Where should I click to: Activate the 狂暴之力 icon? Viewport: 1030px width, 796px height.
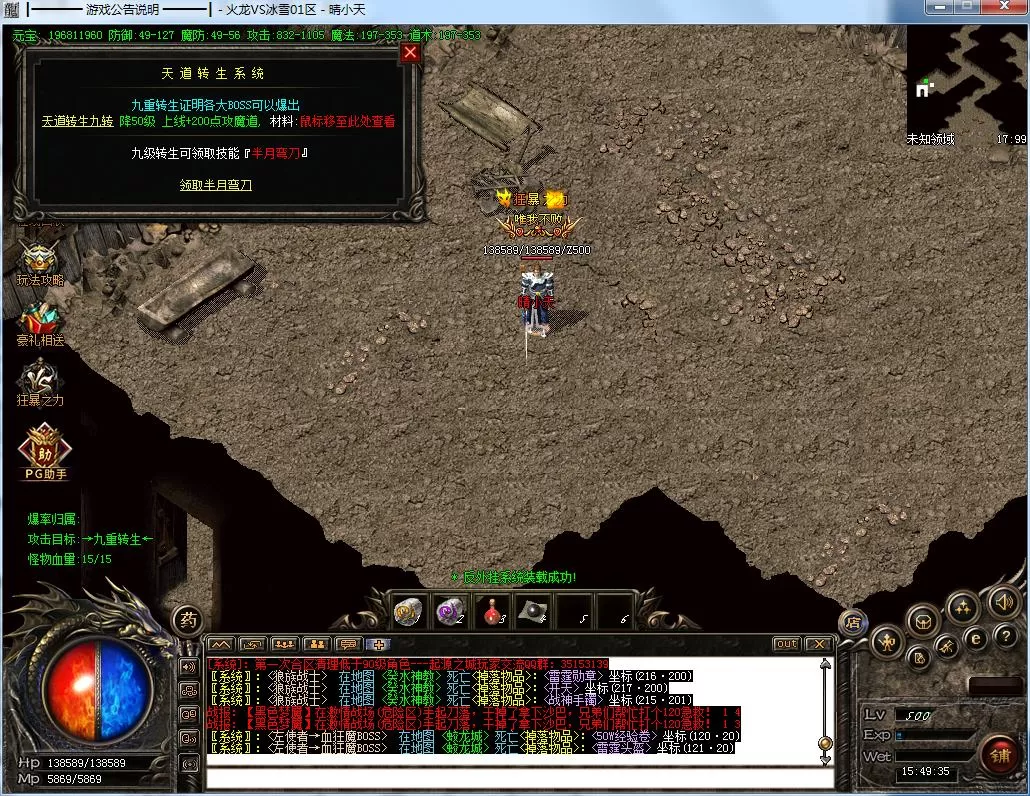tap(40, 382)
